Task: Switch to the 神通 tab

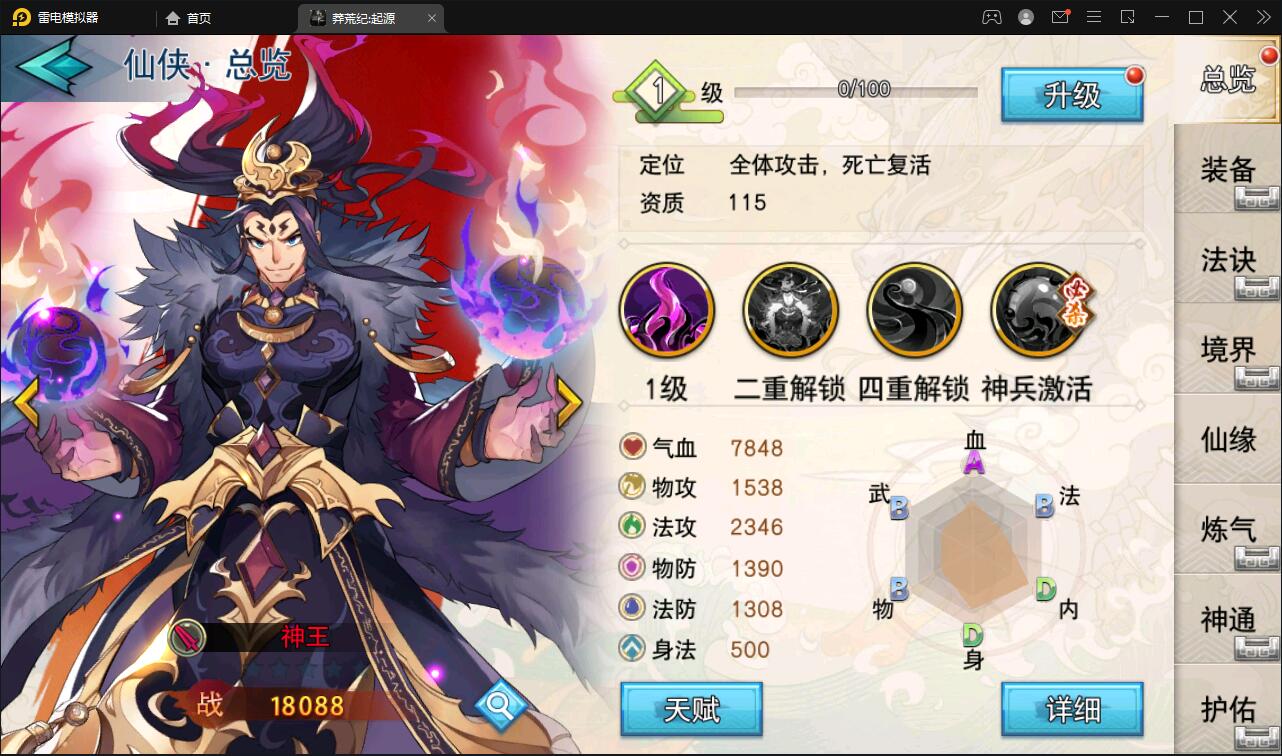Action: click(1228, 620)
